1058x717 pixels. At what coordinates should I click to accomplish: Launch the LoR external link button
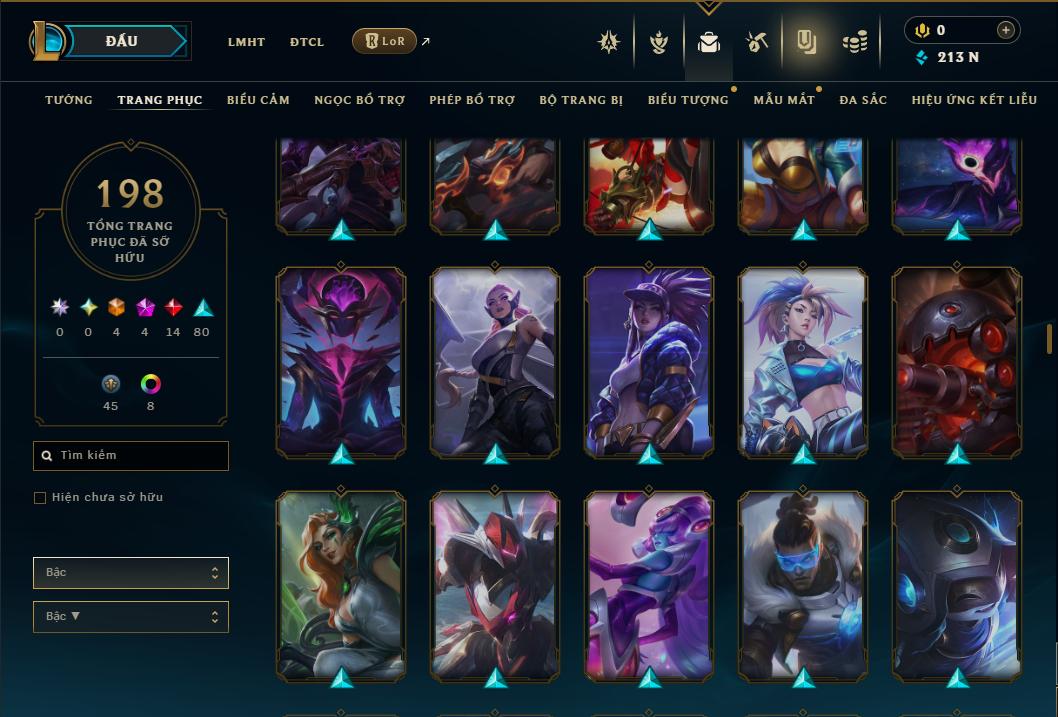[x=384, y=41]
